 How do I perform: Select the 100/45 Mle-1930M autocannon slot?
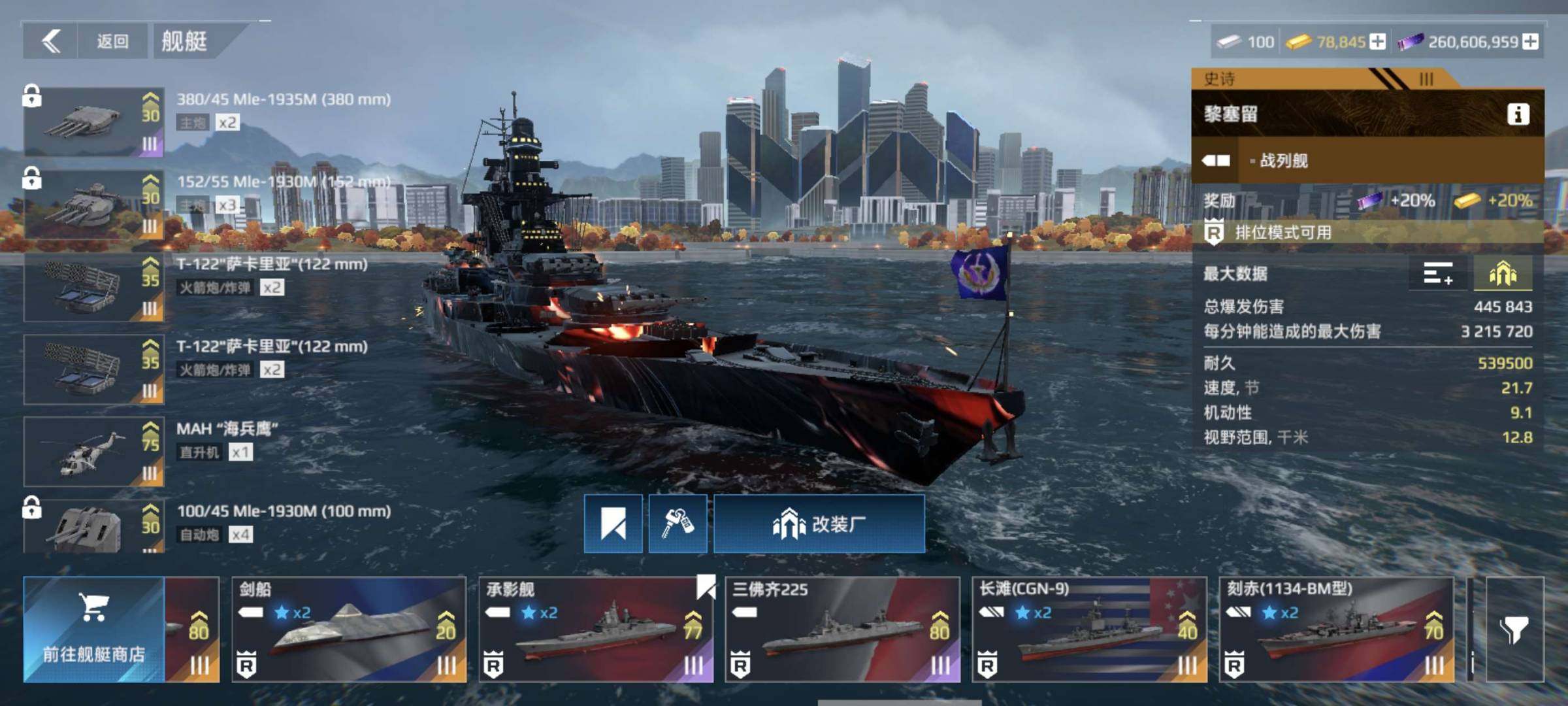(x=94, y=528)
